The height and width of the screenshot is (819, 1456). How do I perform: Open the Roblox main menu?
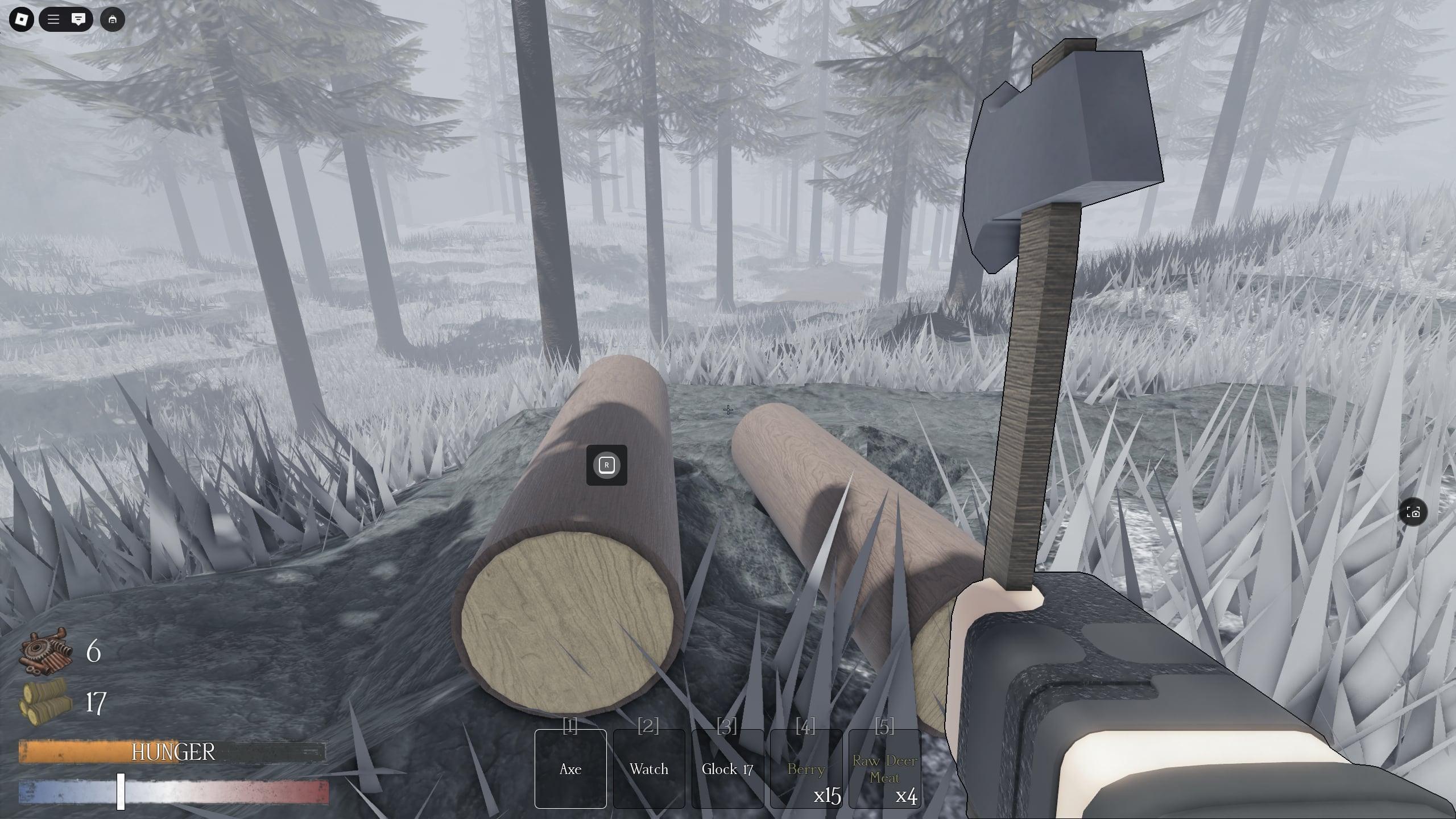(x=53, y=19)
